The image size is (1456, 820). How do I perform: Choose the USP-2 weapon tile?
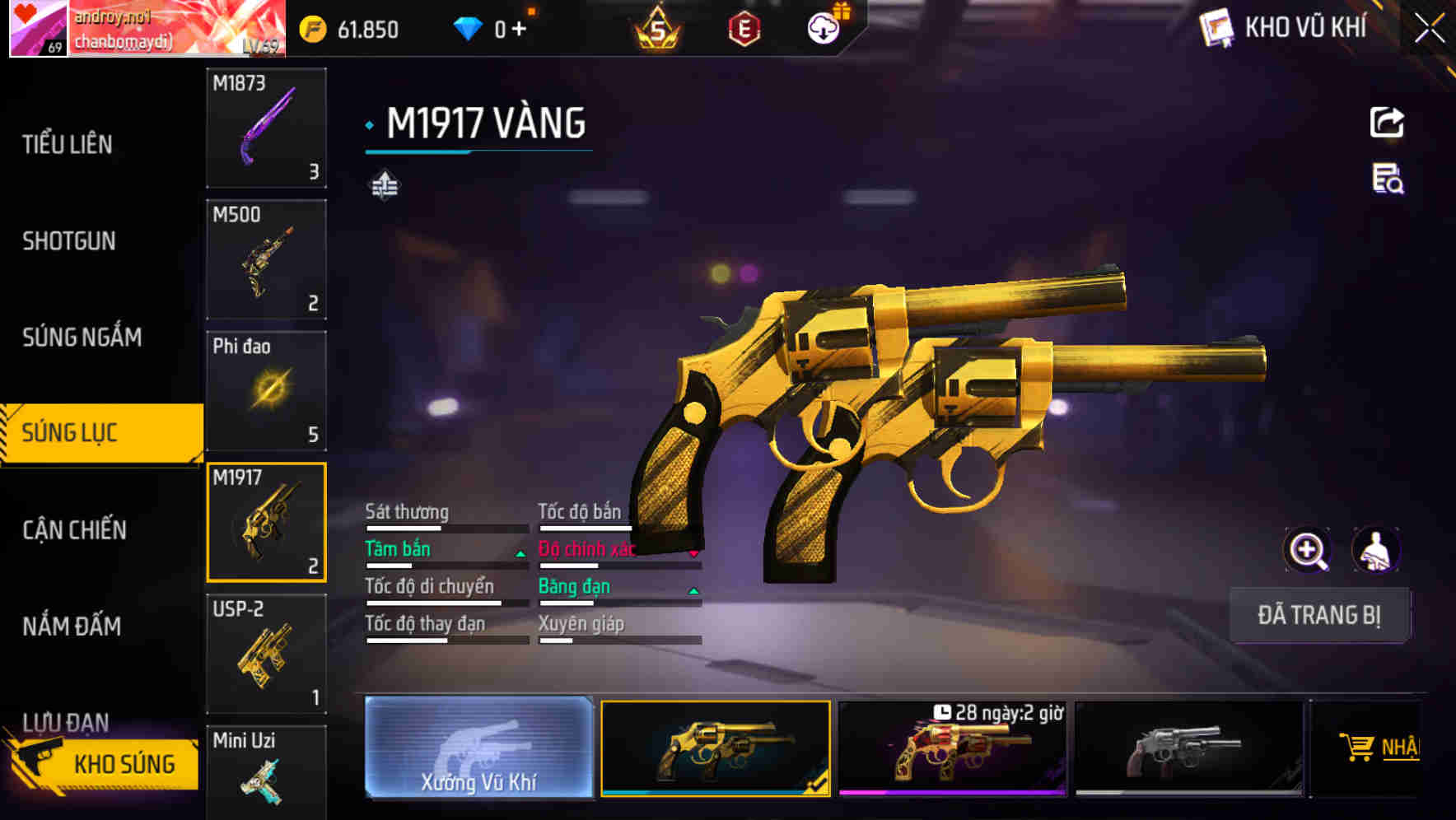[x=266, y=654]
